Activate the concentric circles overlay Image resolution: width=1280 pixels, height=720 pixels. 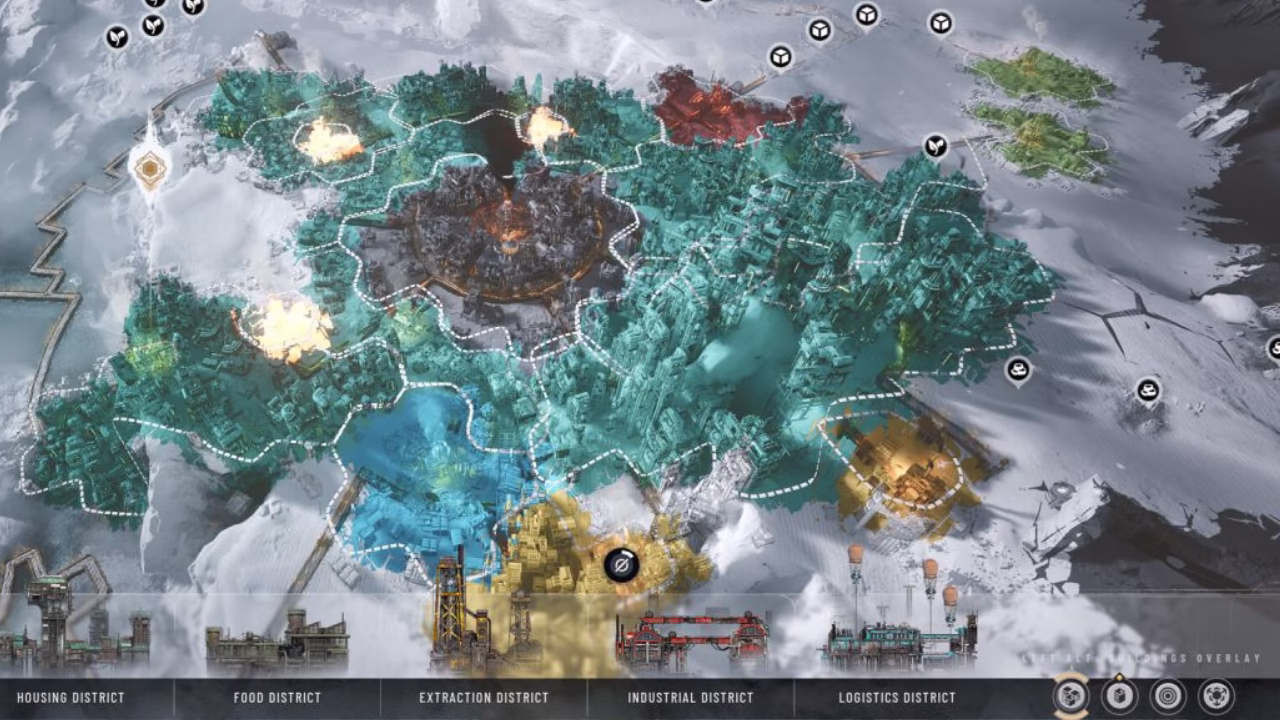tap(1167, 696)
